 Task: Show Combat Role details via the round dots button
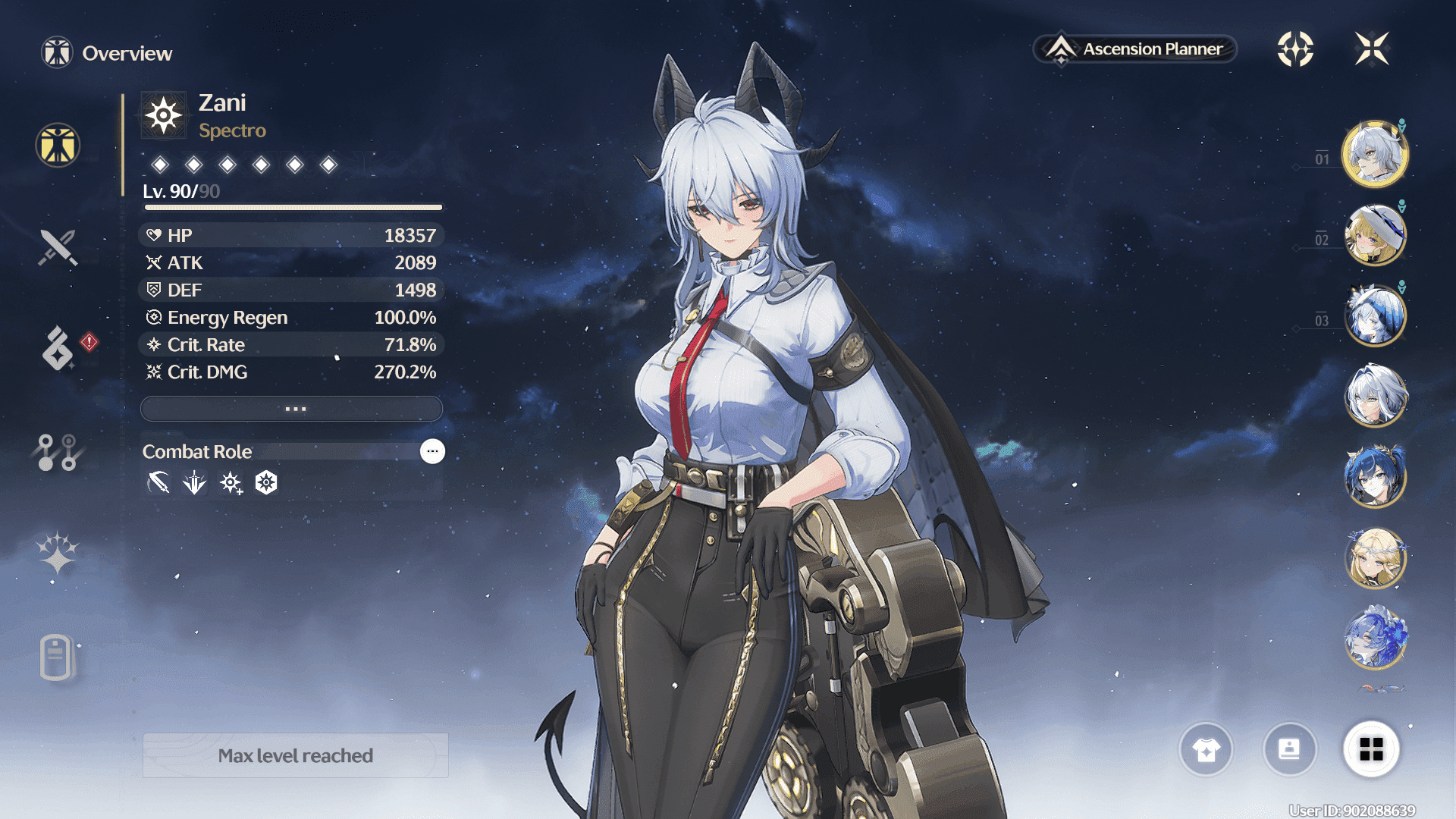(432, 451)
